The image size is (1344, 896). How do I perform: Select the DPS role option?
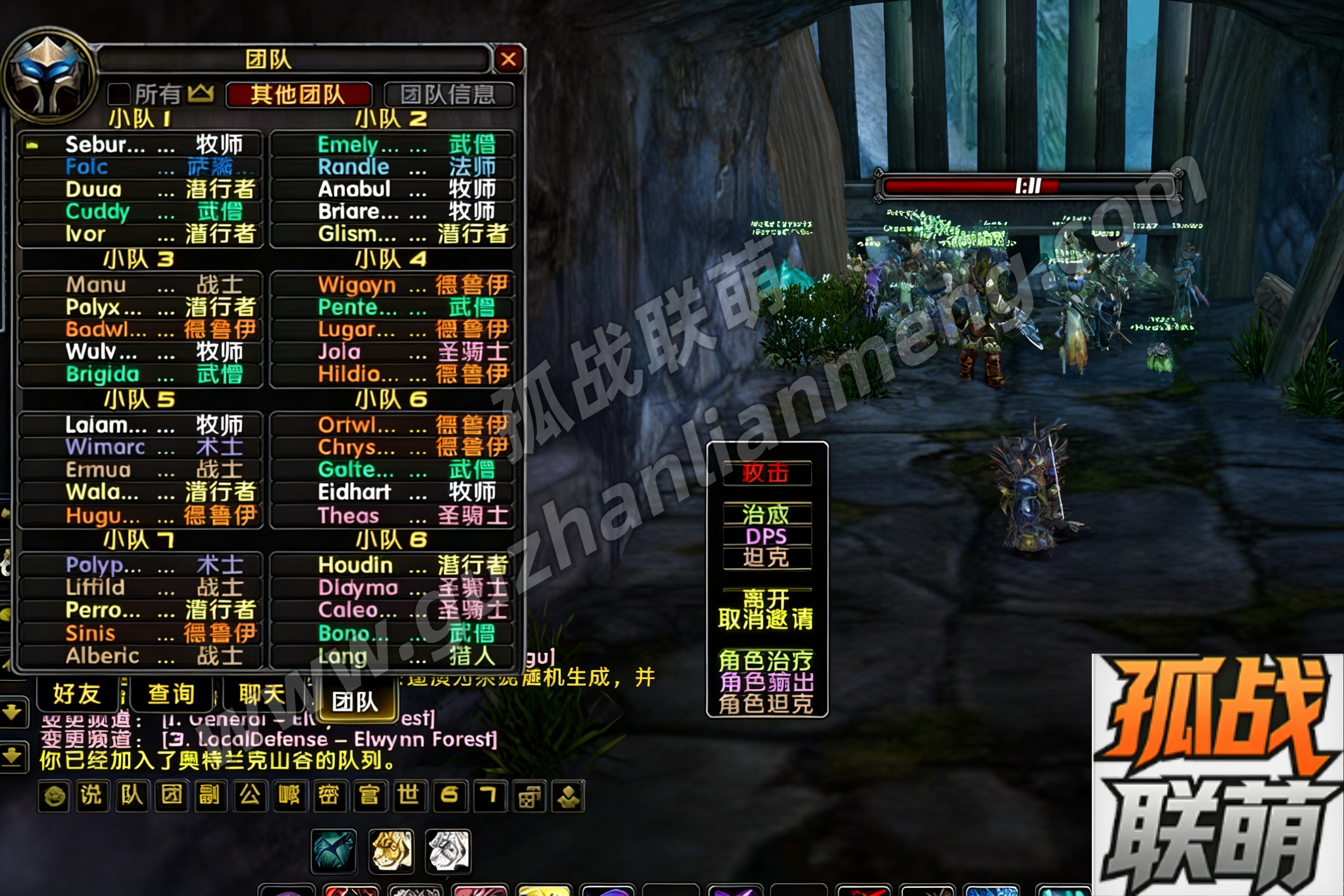(x=766, y=536)
